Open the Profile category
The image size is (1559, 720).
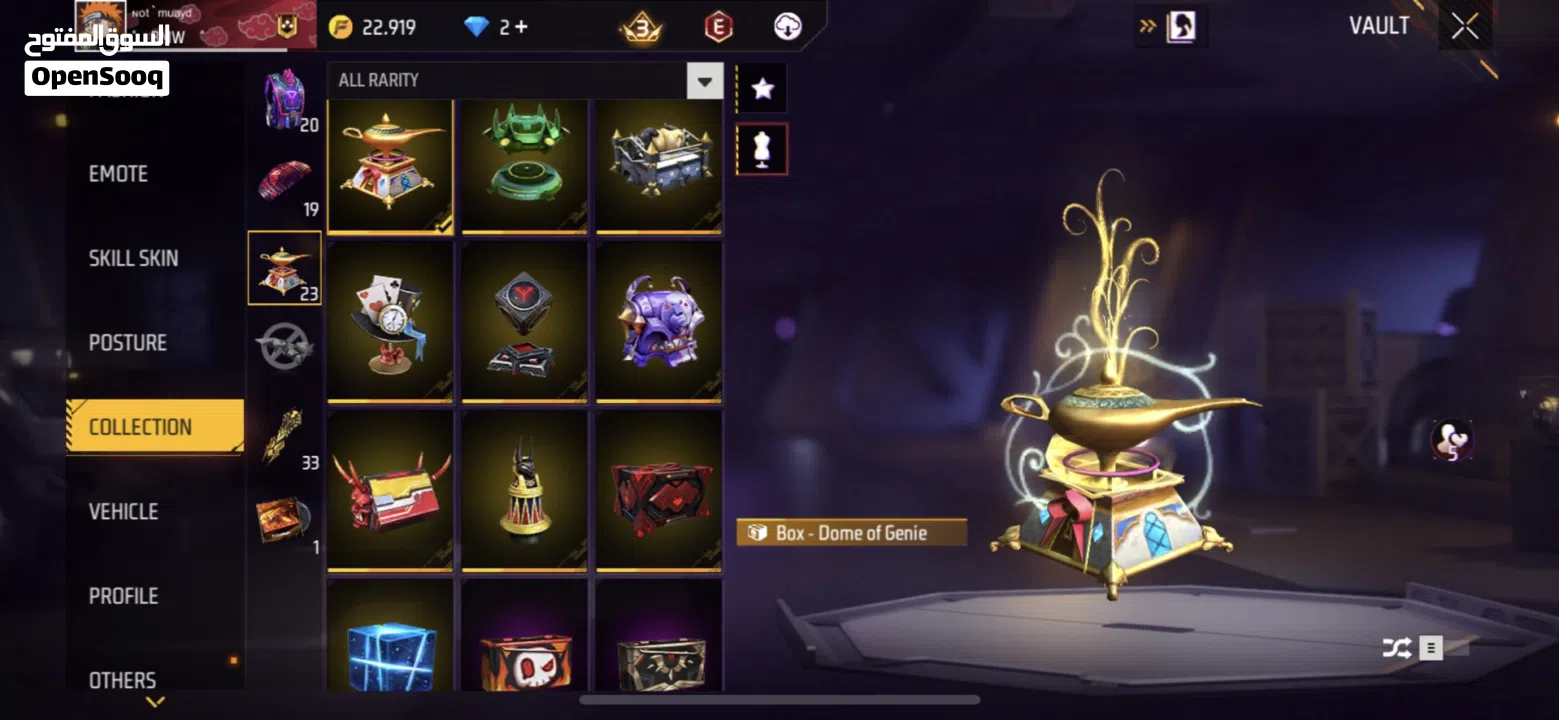[124, 596]
